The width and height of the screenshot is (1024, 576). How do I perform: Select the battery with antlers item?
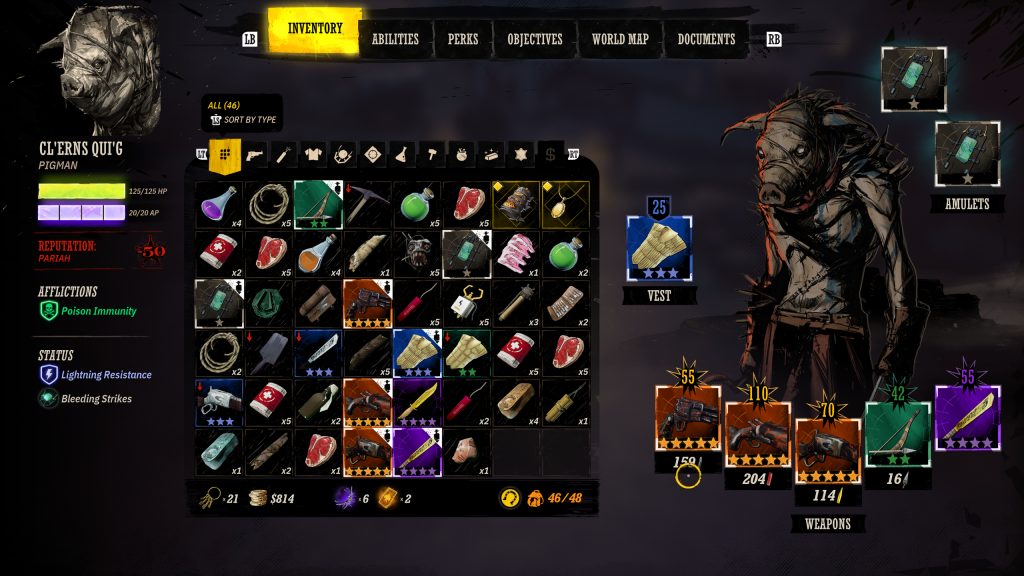click(x=466, y=303)
